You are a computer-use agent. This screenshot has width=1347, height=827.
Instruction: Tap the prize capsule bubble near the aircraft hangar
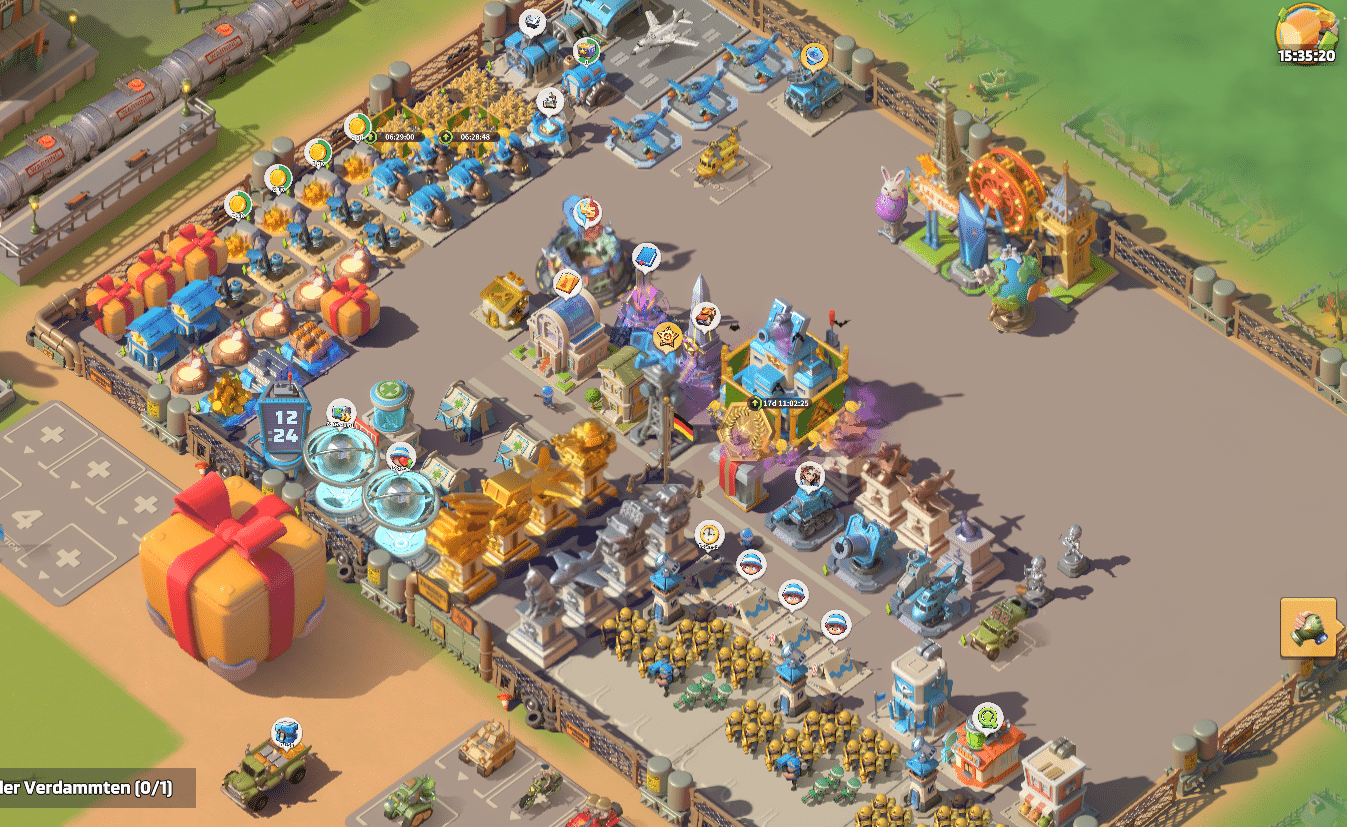[586, 50]
